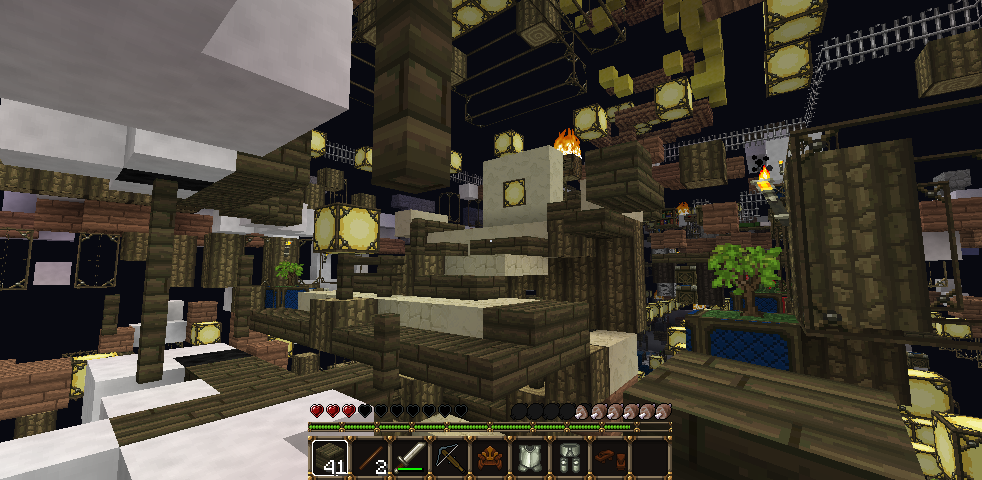Image resolution: width=982 pixels, height=480 pixels.
Task: Choose the pickaxe hotbar slot
Action: [449, 459]
